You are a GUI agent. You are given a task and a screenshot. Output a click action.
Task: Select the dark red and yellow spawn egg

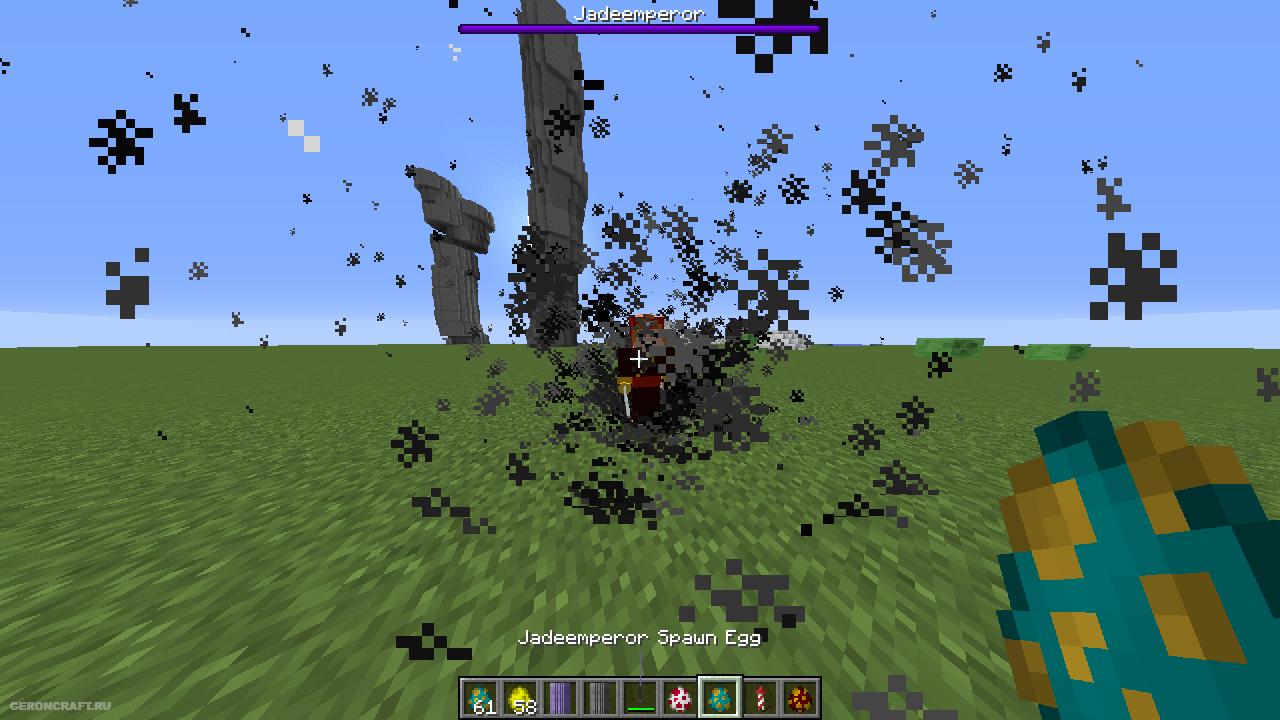point(800,697)
